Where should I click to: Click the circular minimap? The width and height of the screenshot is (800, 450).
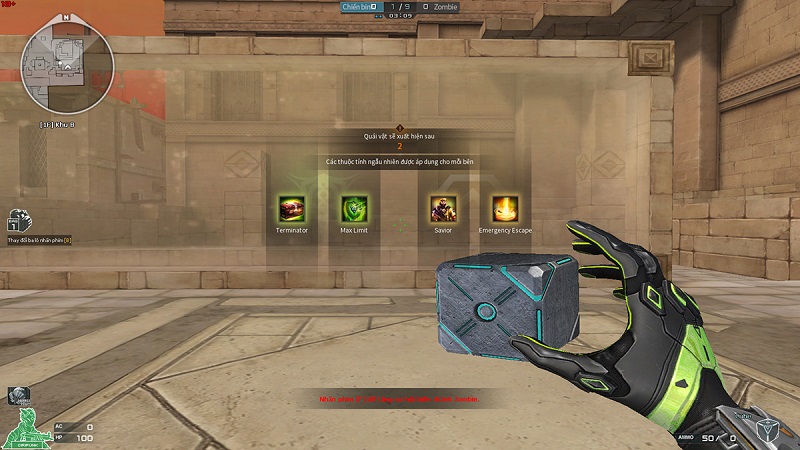tap(69, 67)
